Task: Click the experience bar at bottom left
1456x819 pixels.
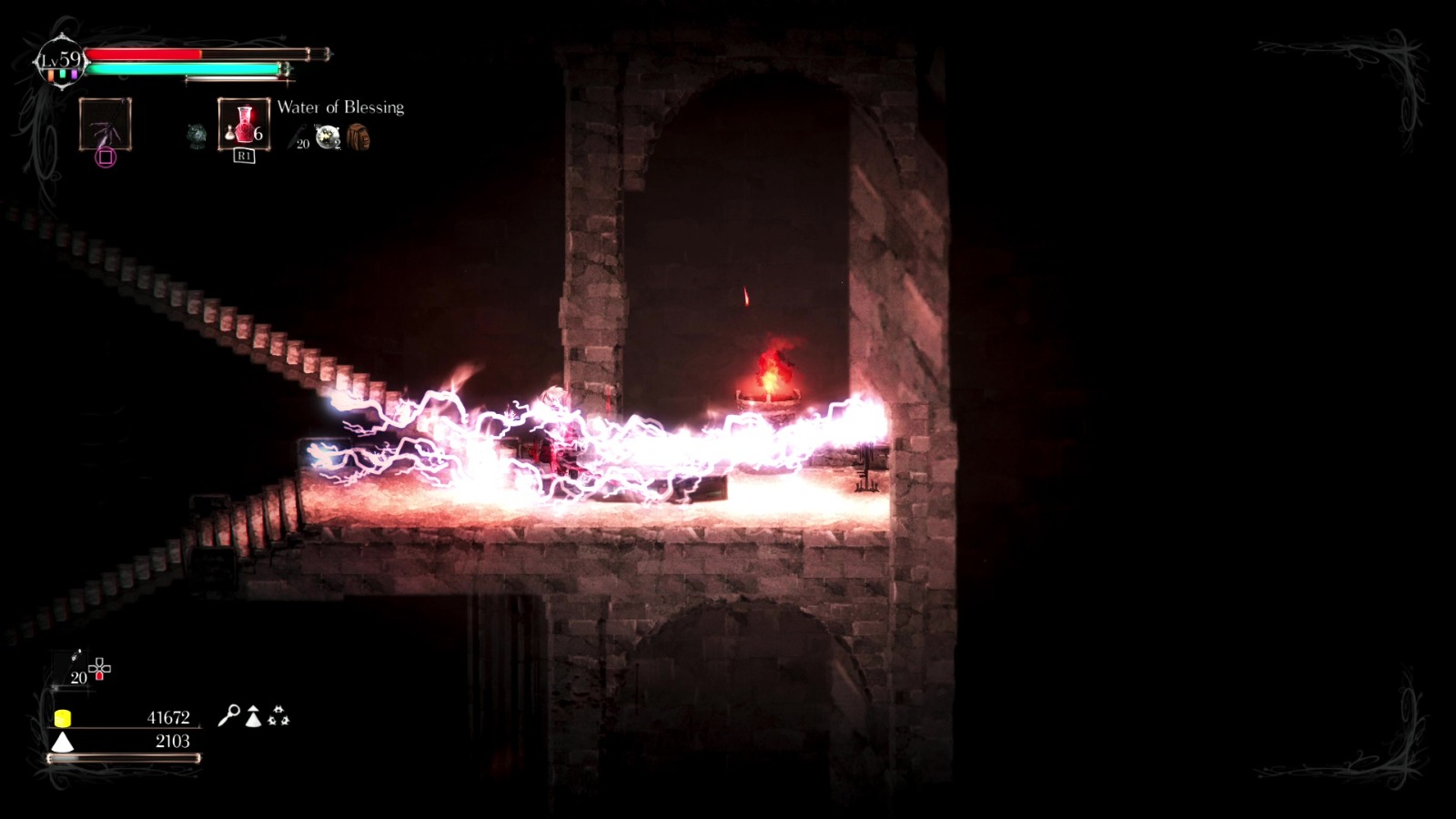Action: [125, 759]
